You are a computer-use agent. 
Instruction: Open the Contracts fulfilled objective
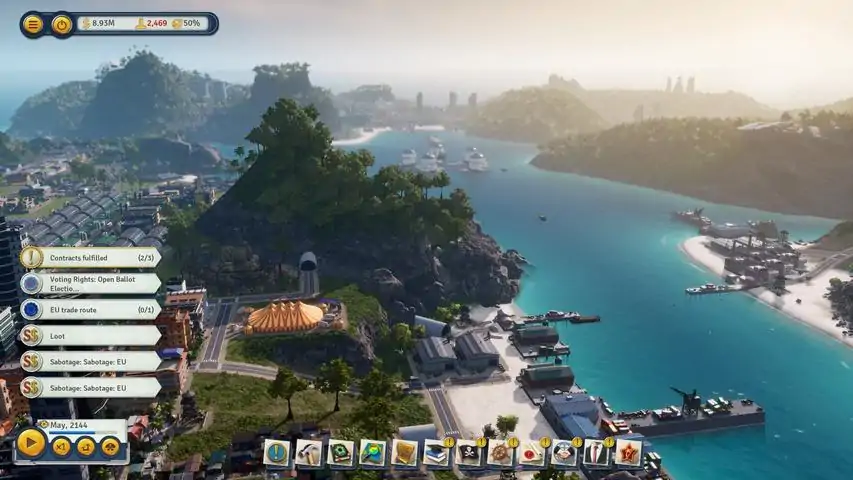(90, 257)
